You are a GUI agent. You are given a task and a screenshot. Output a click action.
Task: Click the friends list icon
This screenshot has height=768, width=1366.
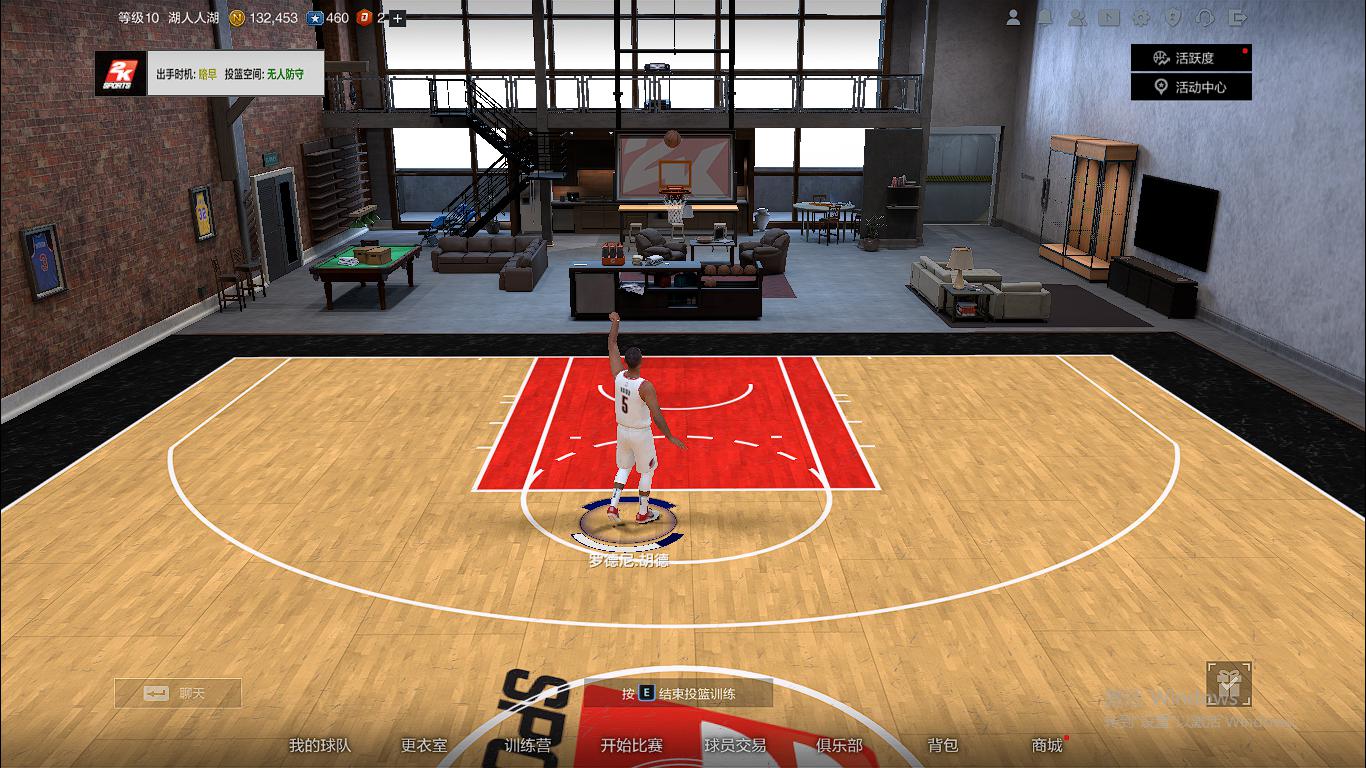coord(1078,17)
